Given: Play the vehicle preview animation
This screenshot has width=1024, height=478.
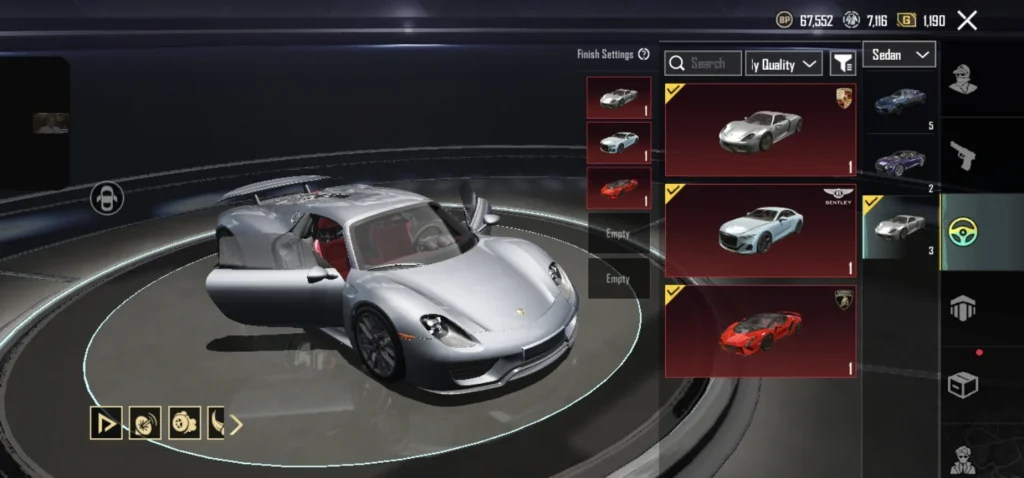Looking at the screenshot, I should click(x=106, y=424).
